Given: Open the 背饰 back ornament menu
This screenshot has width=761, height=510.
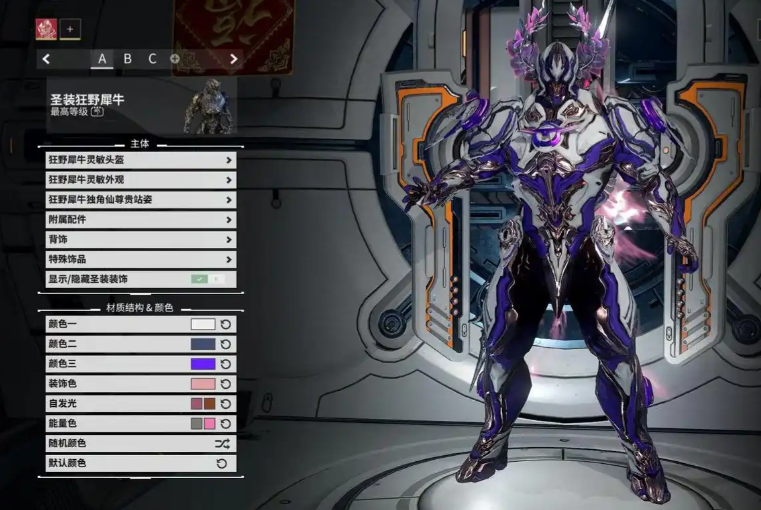Looking at the screenshot, I should [140, 240].
